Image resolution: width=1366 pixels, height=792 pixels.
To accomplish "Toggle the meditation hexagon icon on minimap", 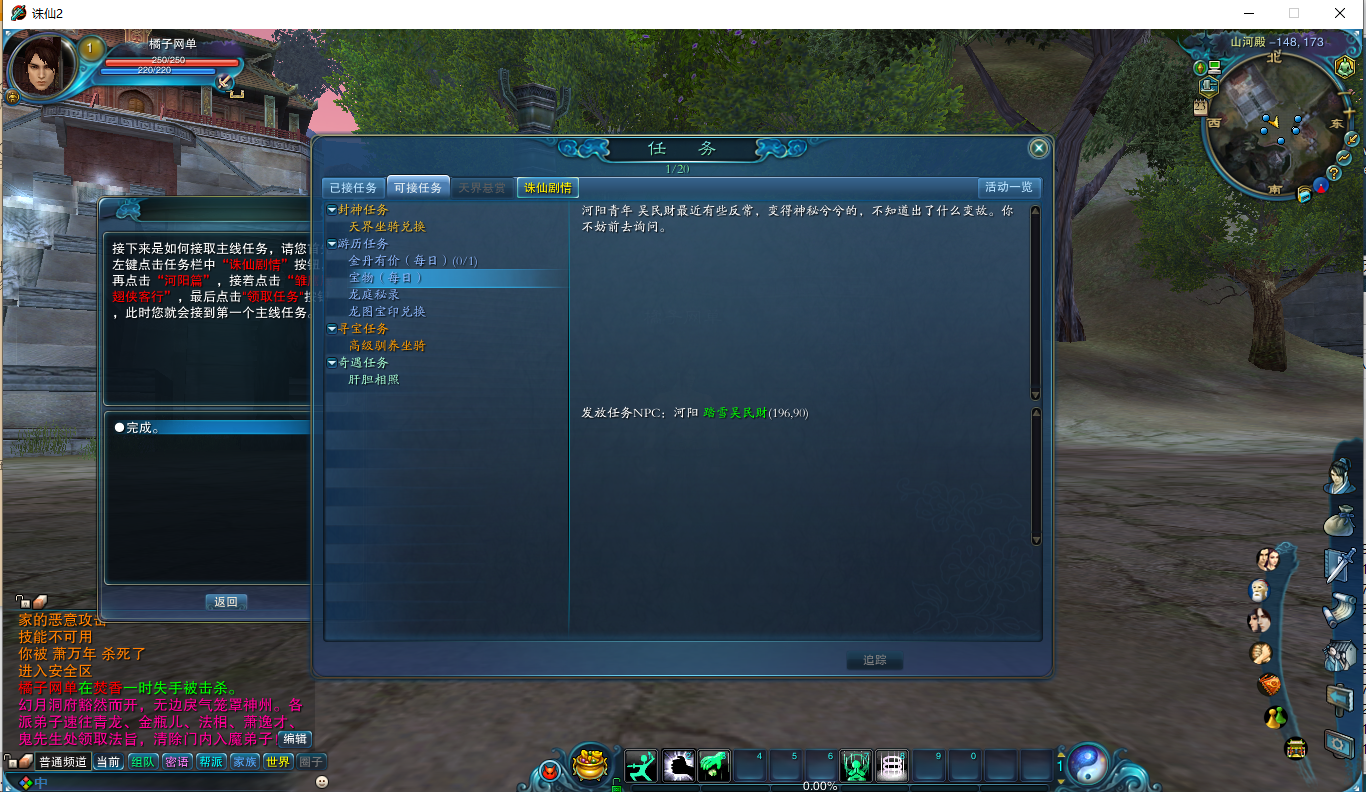I will [1344, 67].
